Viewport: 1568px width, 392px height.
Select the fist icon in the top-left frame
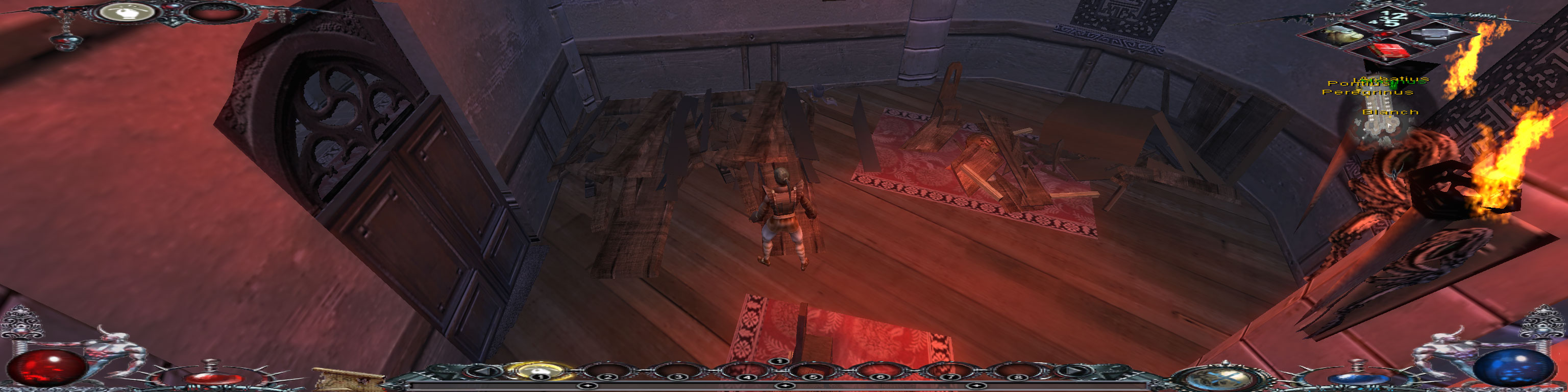click(x=126, y=12)
